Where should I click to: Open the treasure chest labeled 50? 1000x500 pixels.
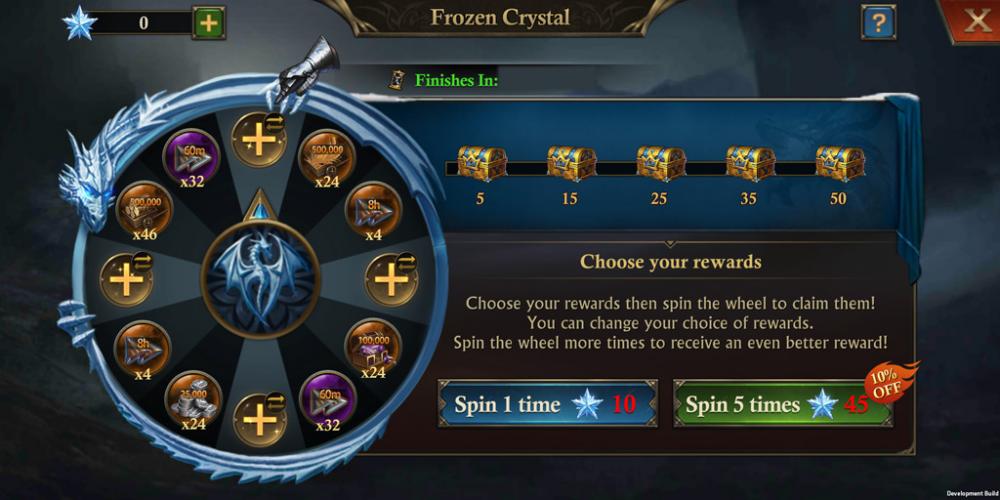(x=839, y=163)
